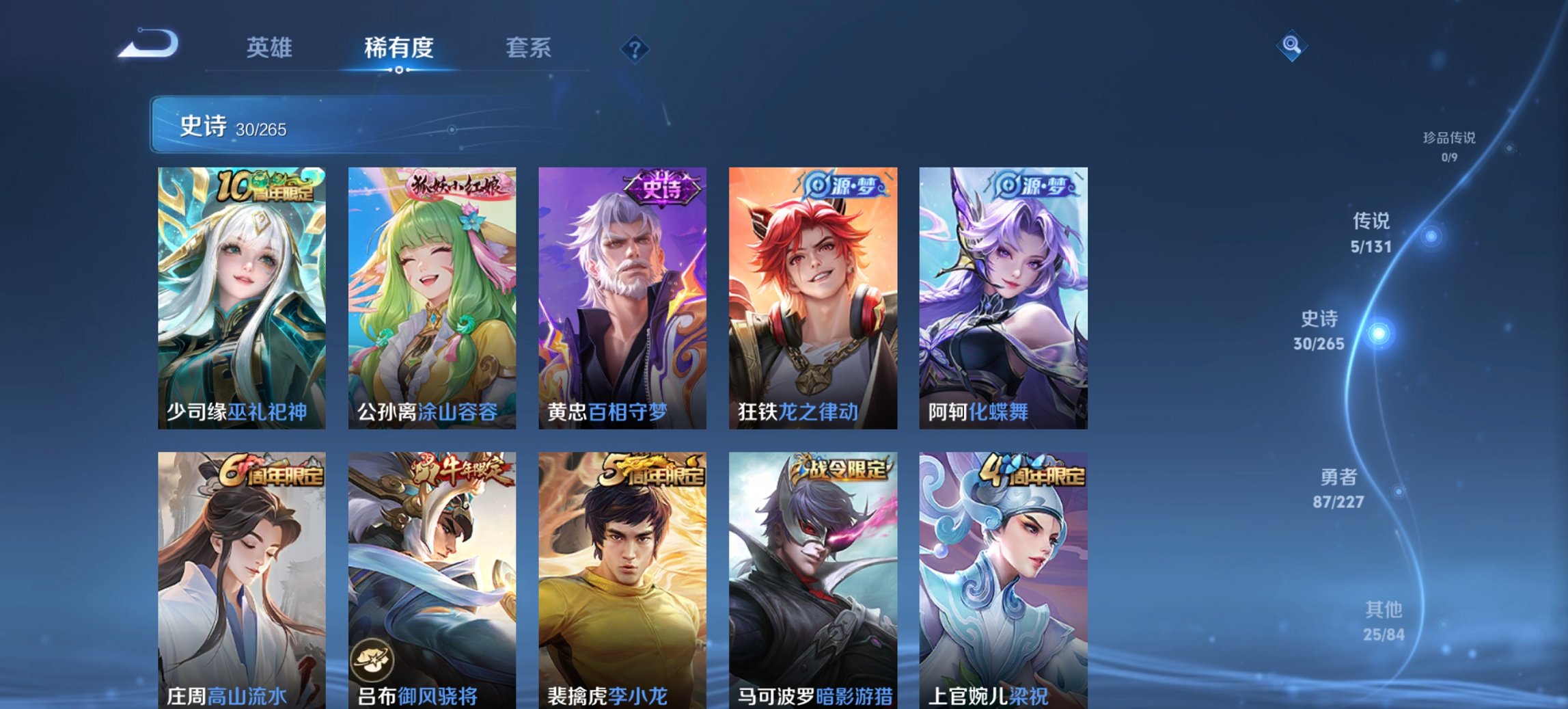Switch to the 套系 tab
1568x709 pixels.
(527, 46)
